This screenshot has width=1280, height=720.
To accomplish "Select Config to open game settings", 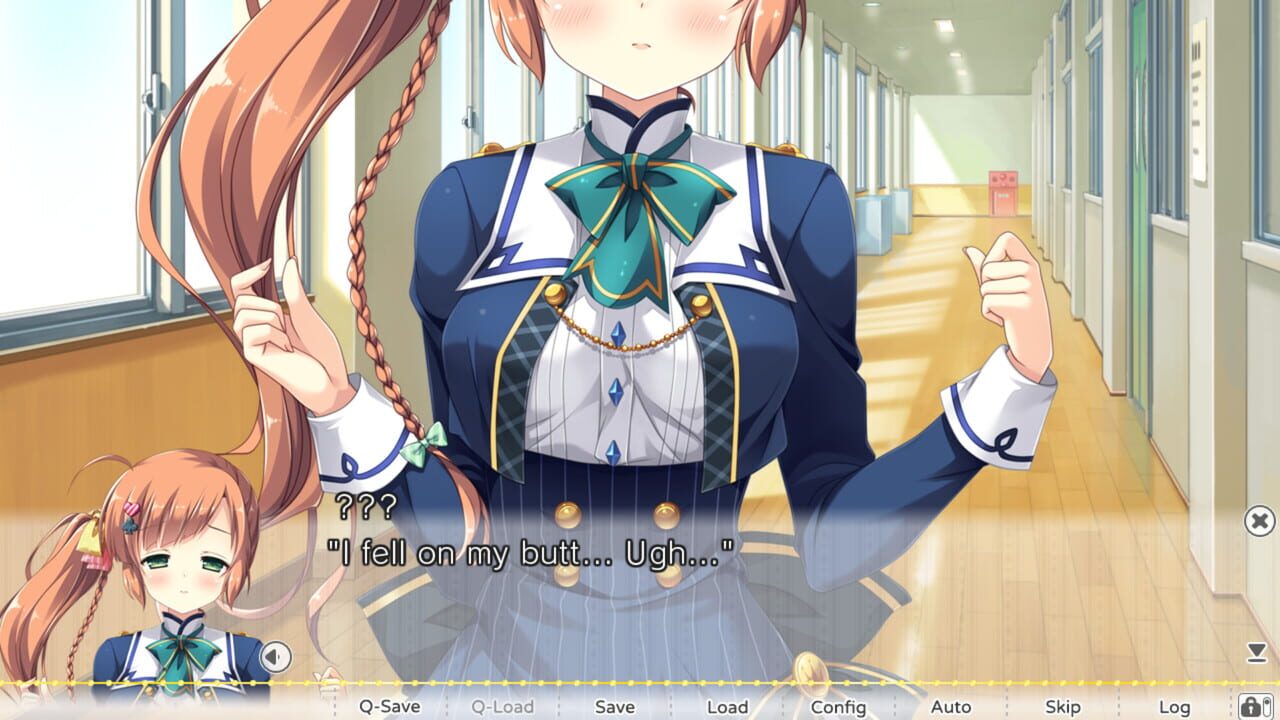I will 841,706.
